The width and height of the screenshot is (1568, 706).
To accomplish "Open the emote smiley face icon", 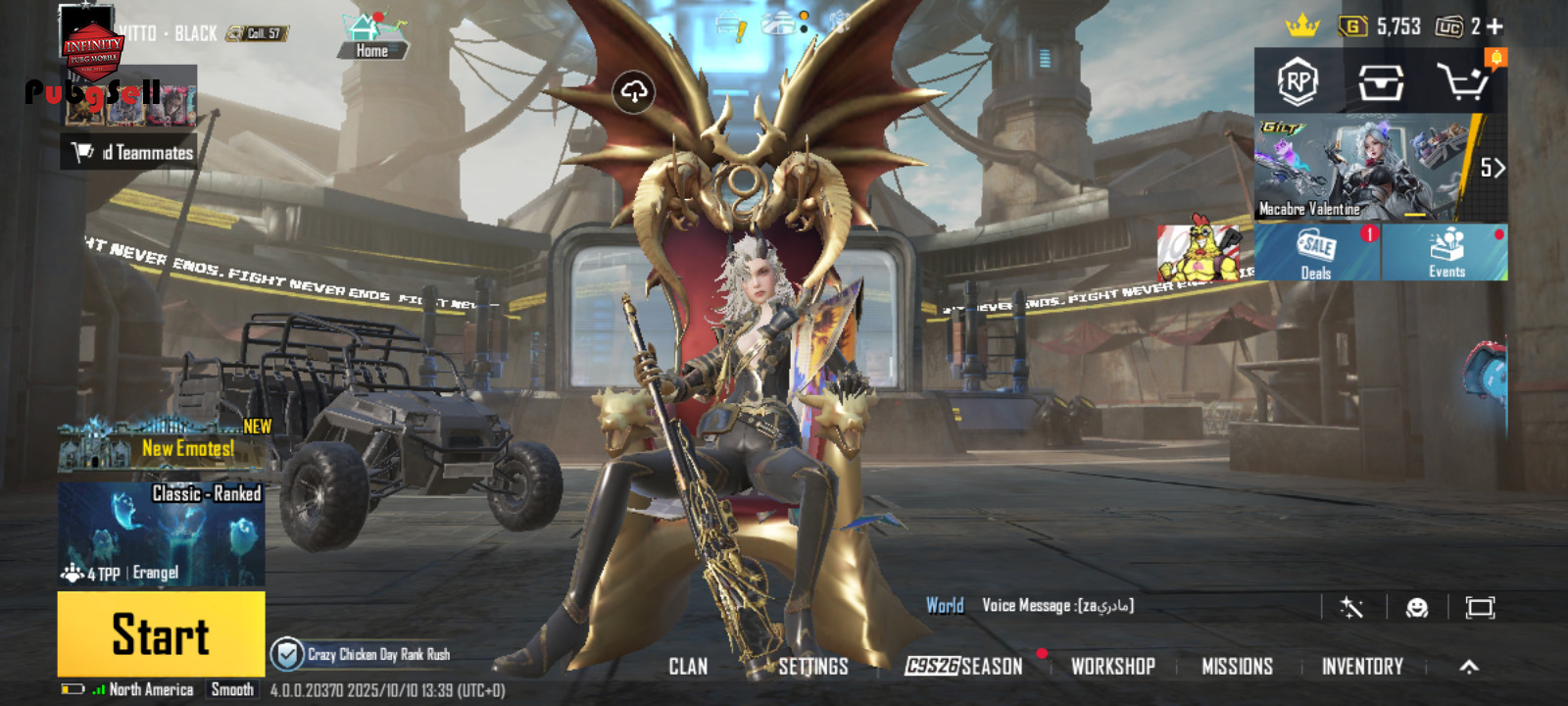I will (x=1416, y=608).
